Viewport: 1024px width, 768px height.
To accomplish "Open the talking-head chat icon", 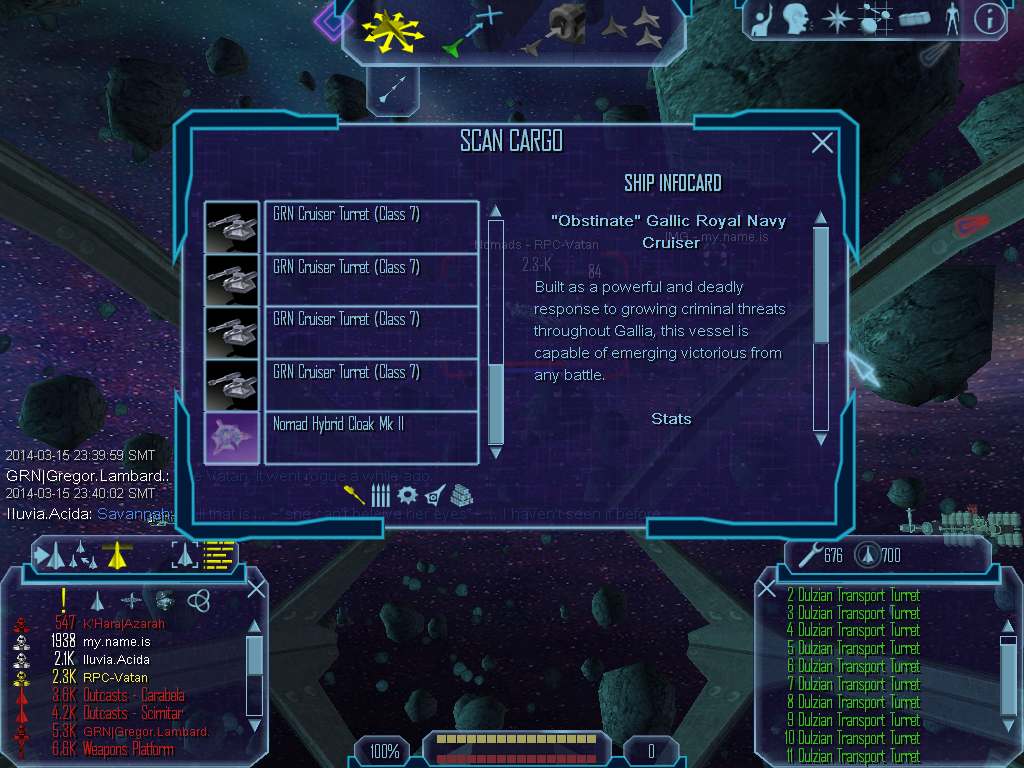I will (796, 18).
